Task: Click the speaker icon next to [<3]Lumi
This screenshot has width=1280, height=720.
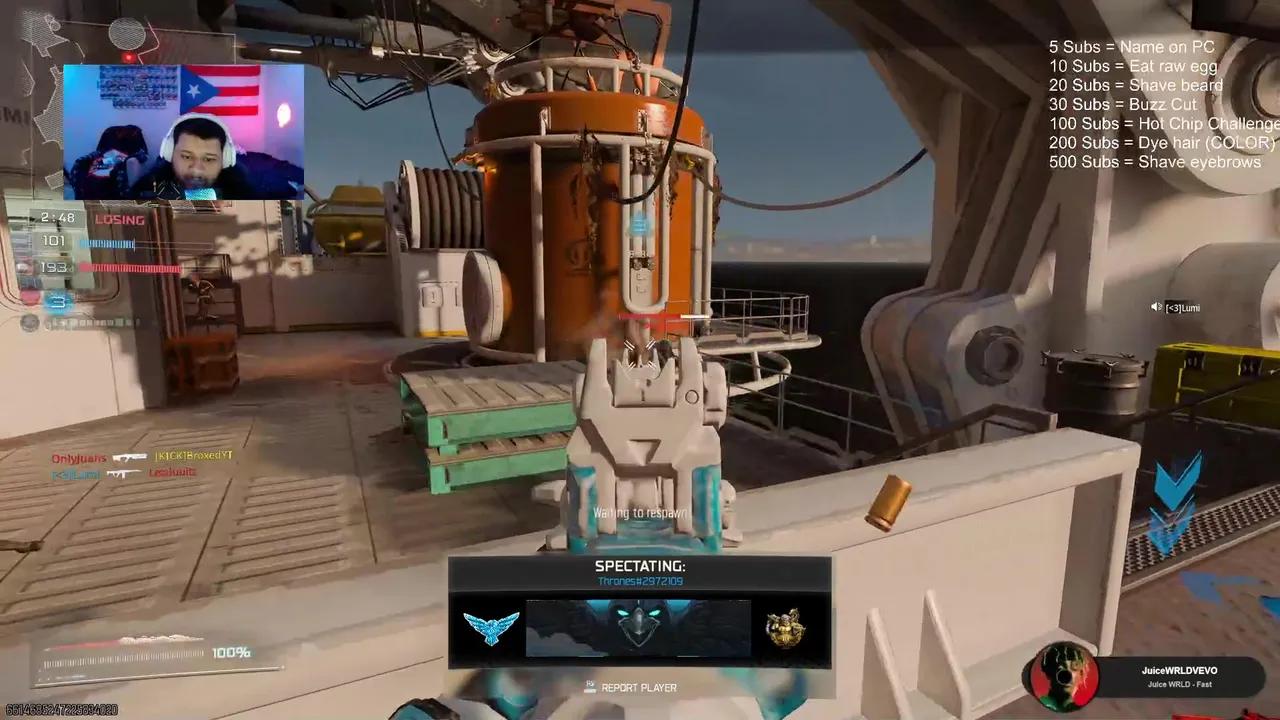Action: (1155, 308)
